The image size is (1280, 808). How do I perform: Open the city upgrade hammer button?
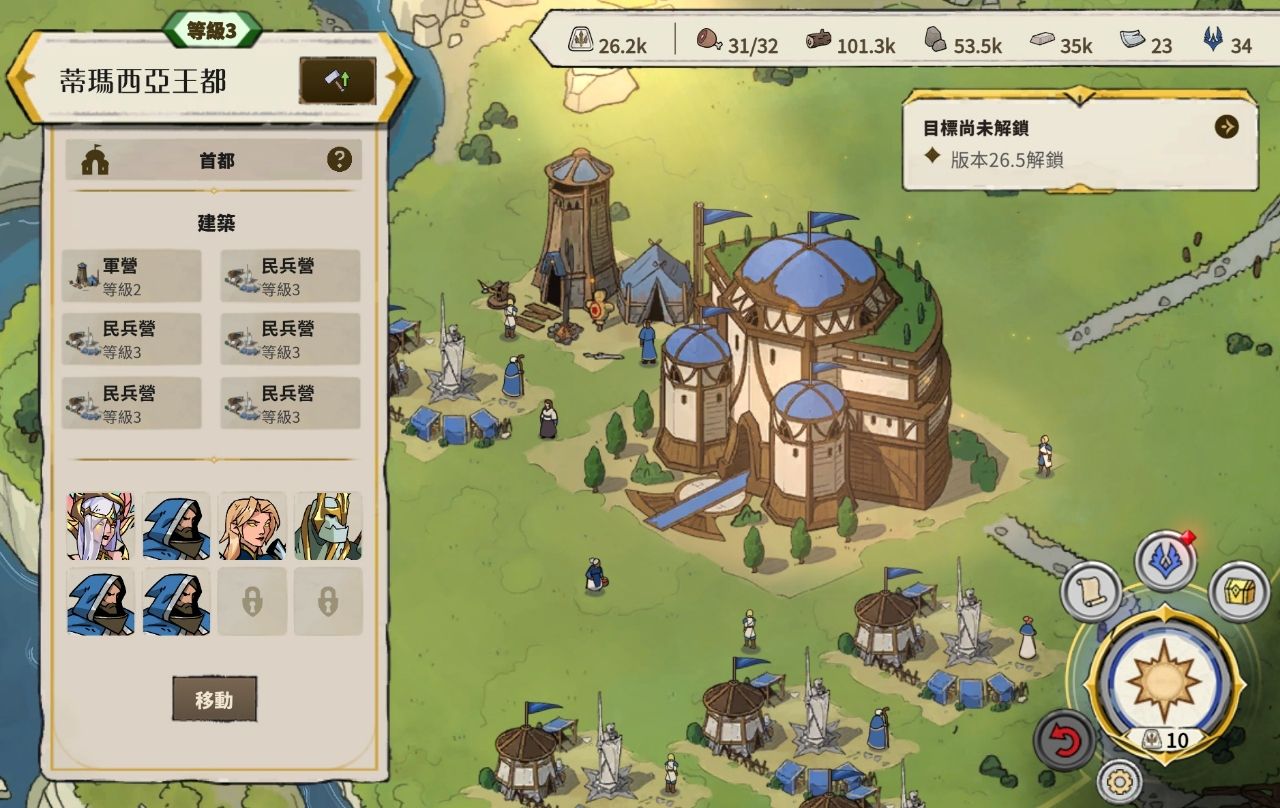pos(337,81)
